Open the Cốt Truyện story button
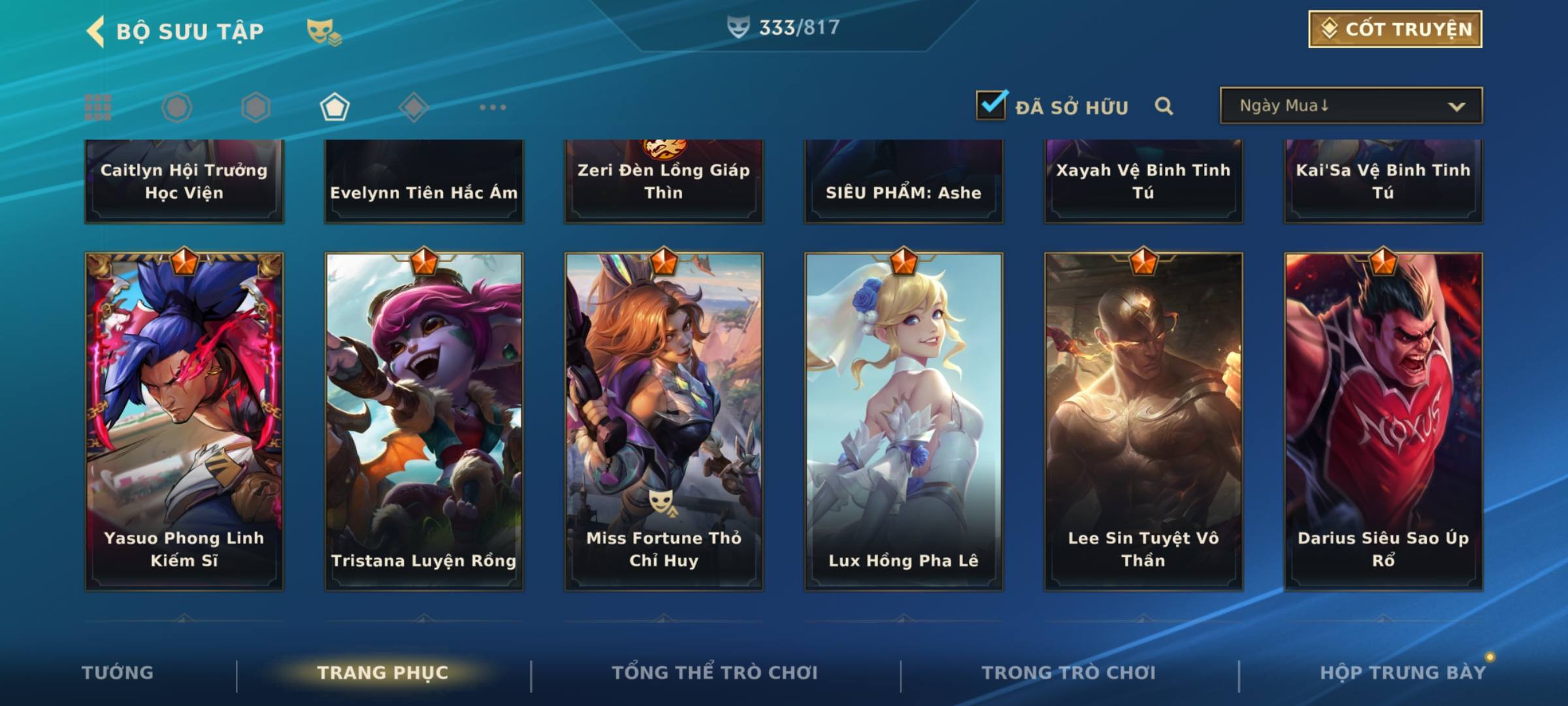This screenshot has height=706, width=1568. pos(1395,29)
